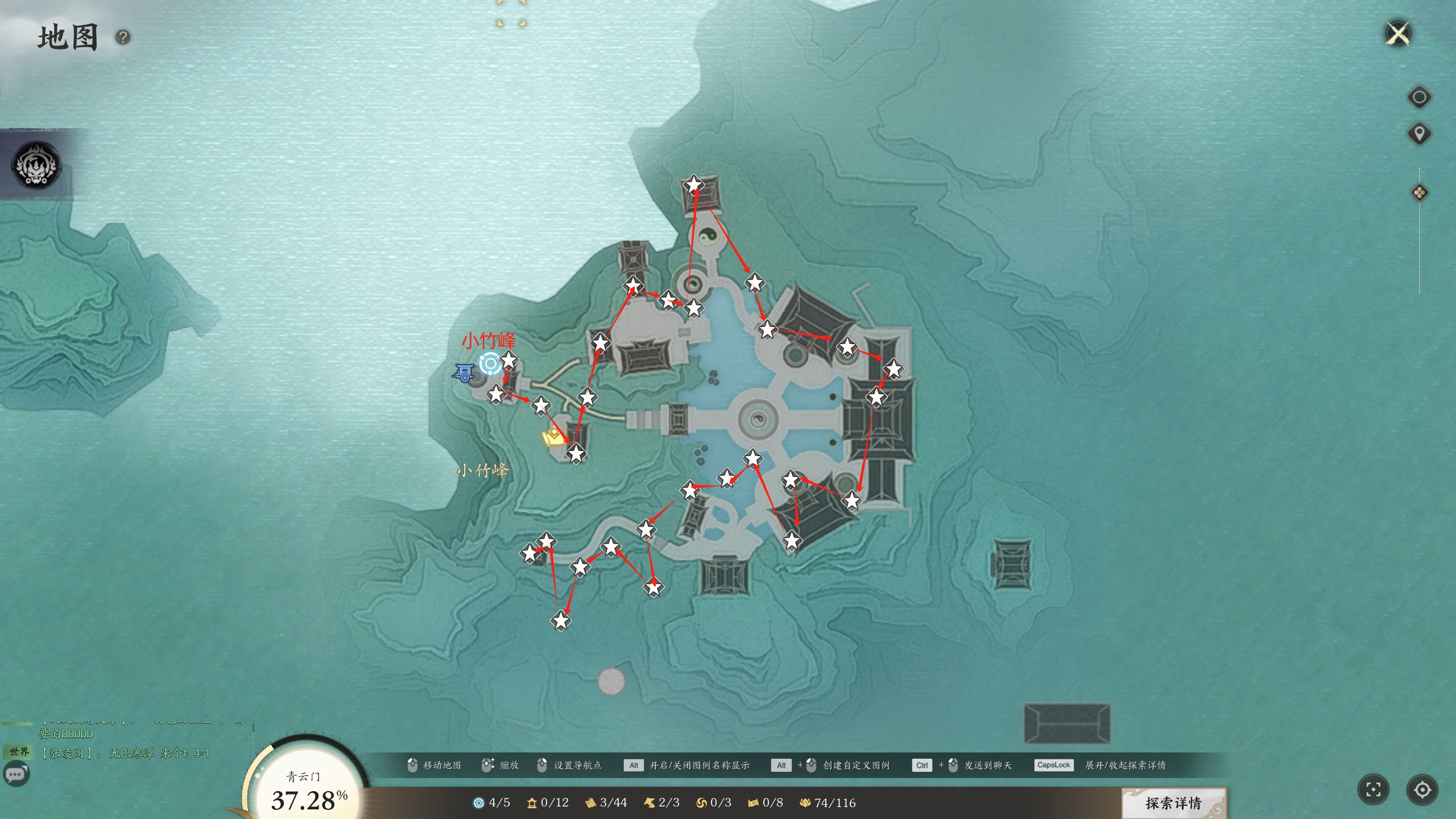Click the four-dot zoom slider handle
Viewport: 1456px width, 819px height.
click(1419, 193)
